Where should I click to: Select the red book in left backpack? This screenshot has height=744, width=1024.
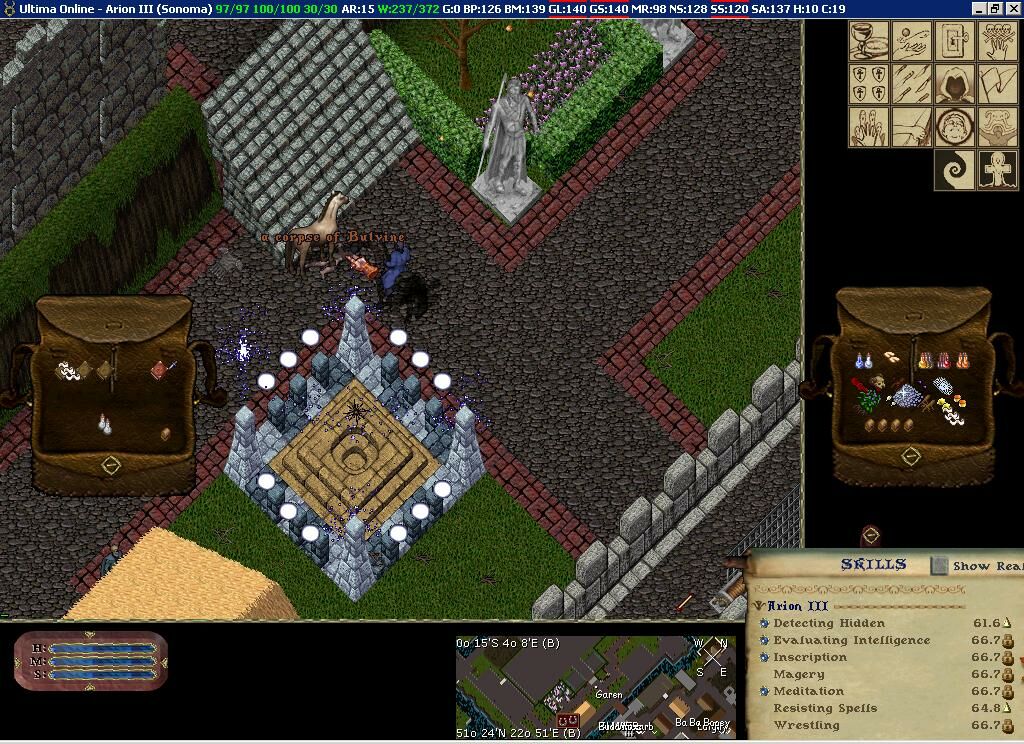tap(159, 371)
